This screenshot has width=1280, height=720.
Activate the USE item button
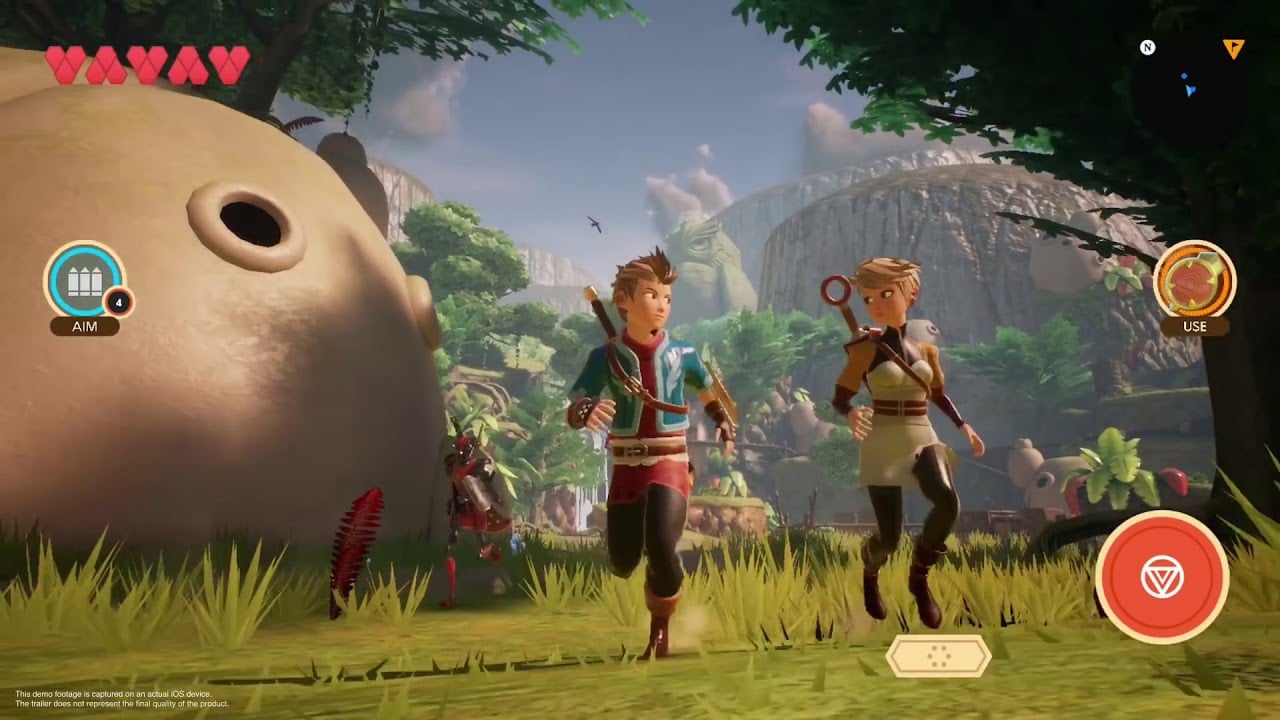click(x=1194, y=281)
